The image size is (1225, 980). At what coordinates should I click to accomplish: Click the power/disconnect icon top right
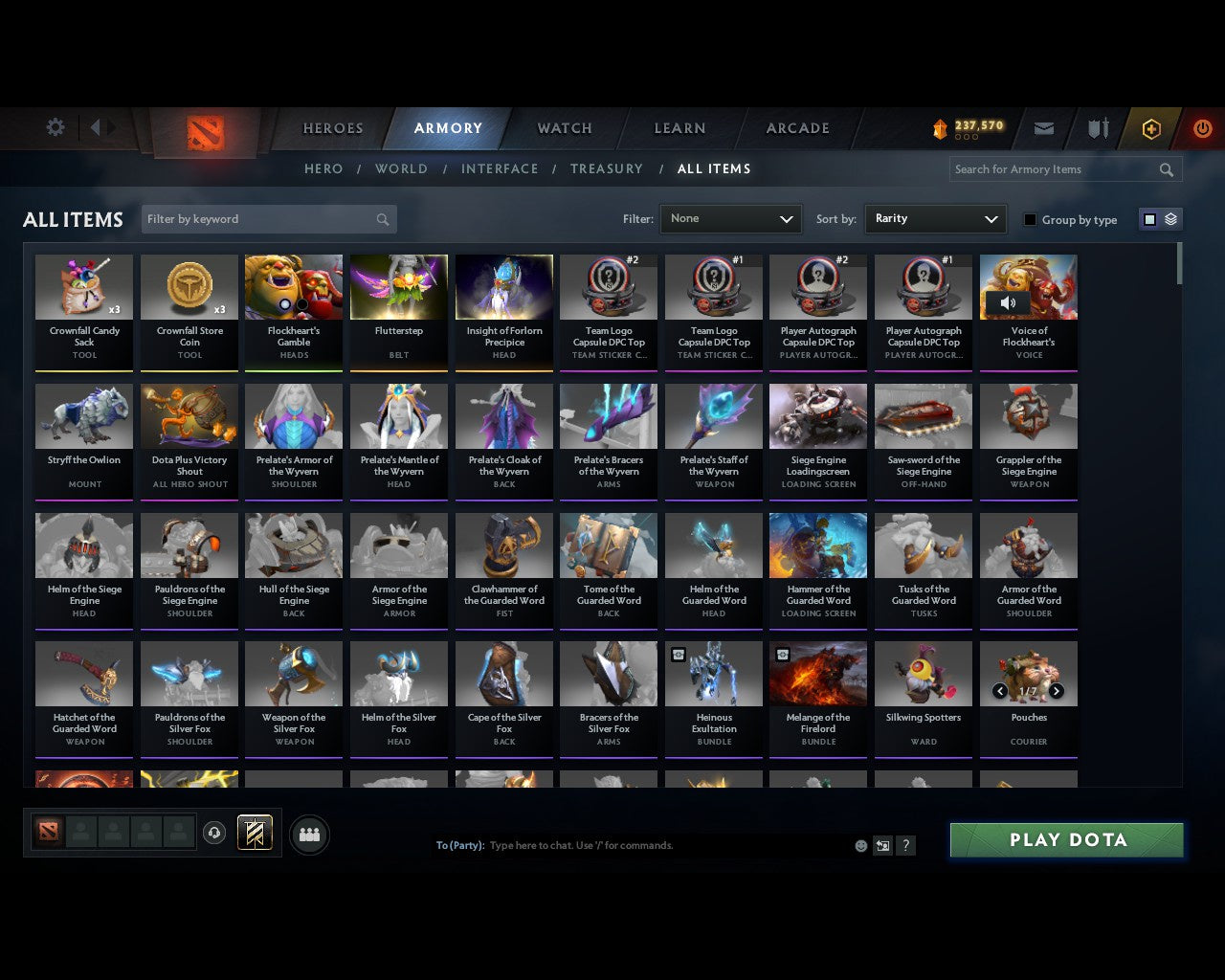(1203, 128)
